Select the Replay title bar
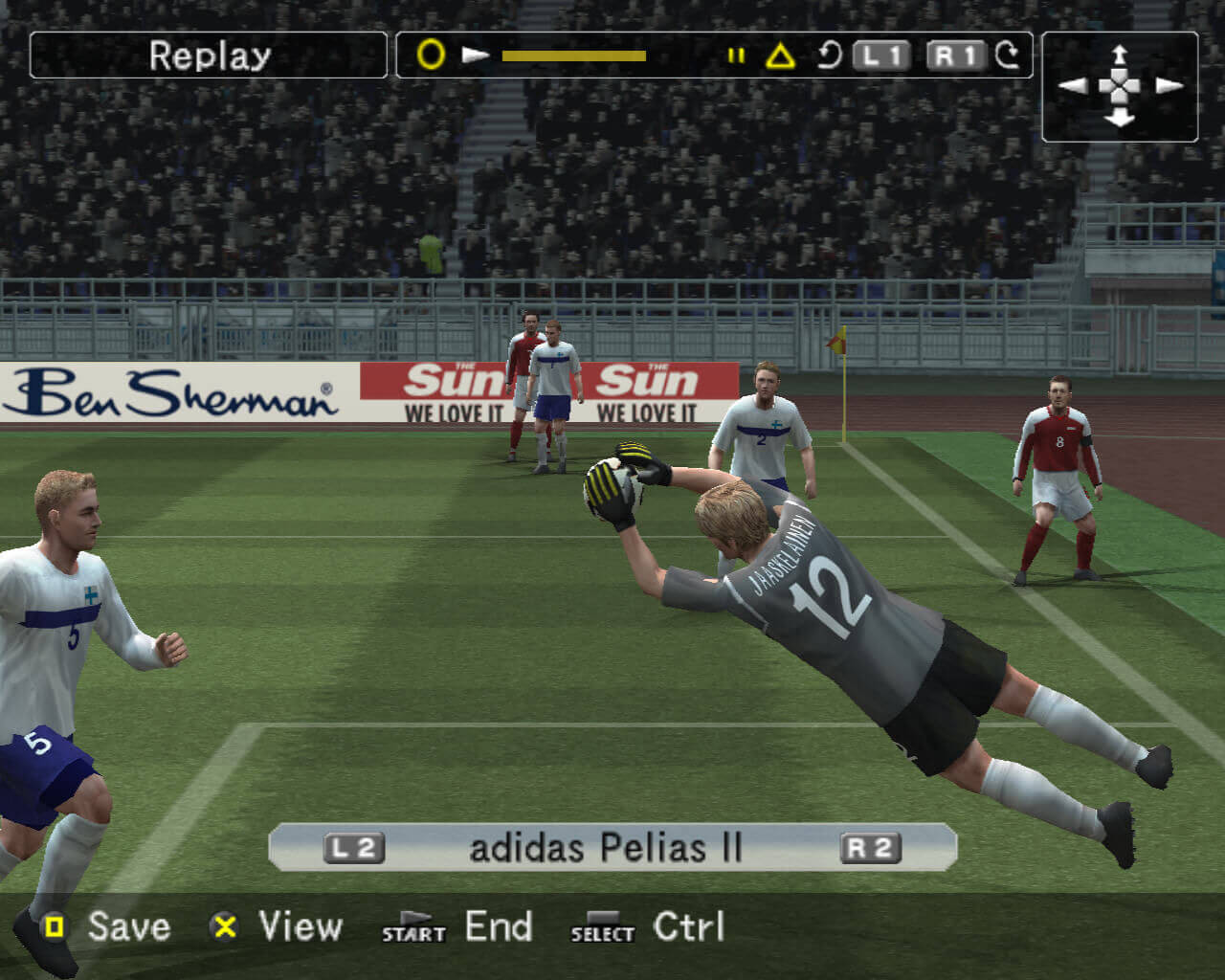 [x=209, y=56]
